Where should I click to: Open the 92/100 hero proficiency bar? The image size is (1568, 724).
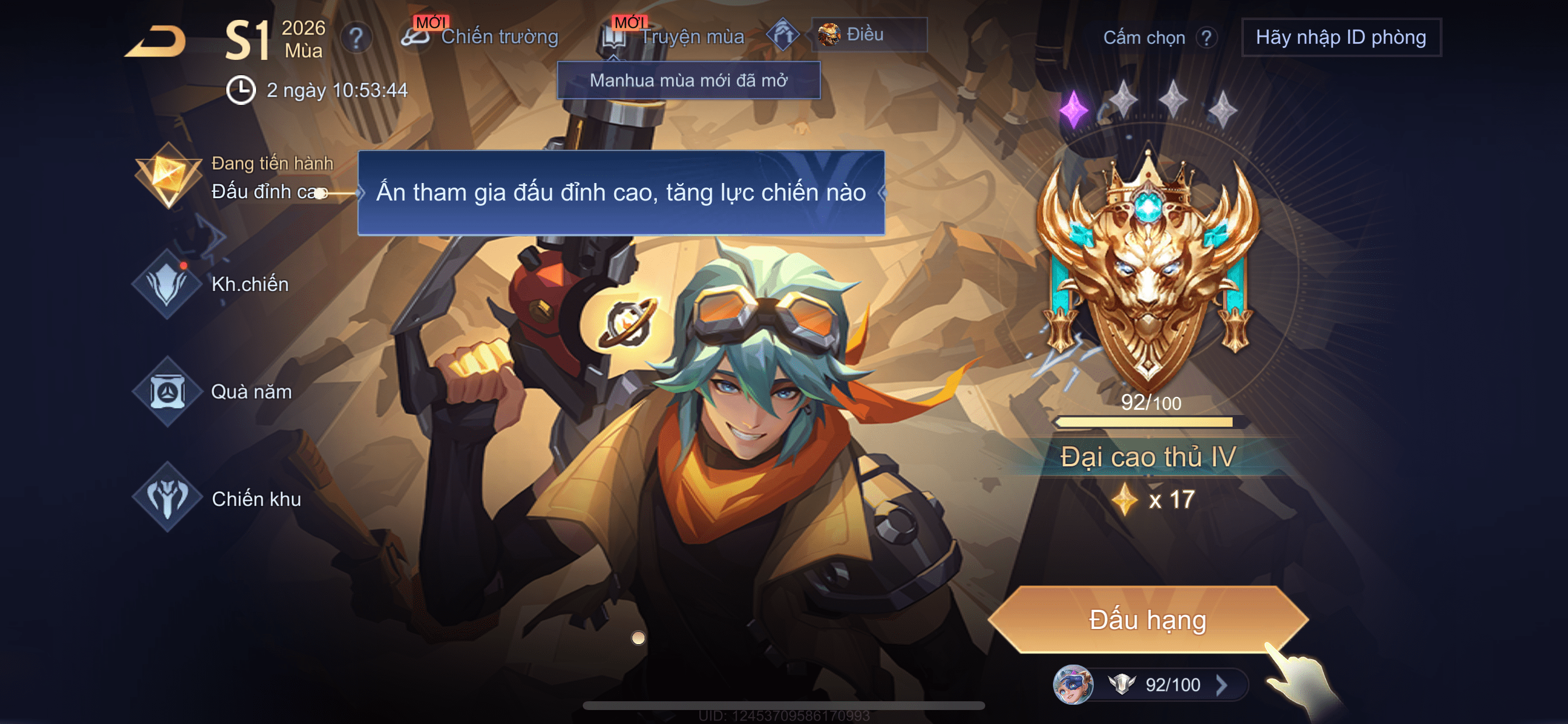(x=1150, y=684)
